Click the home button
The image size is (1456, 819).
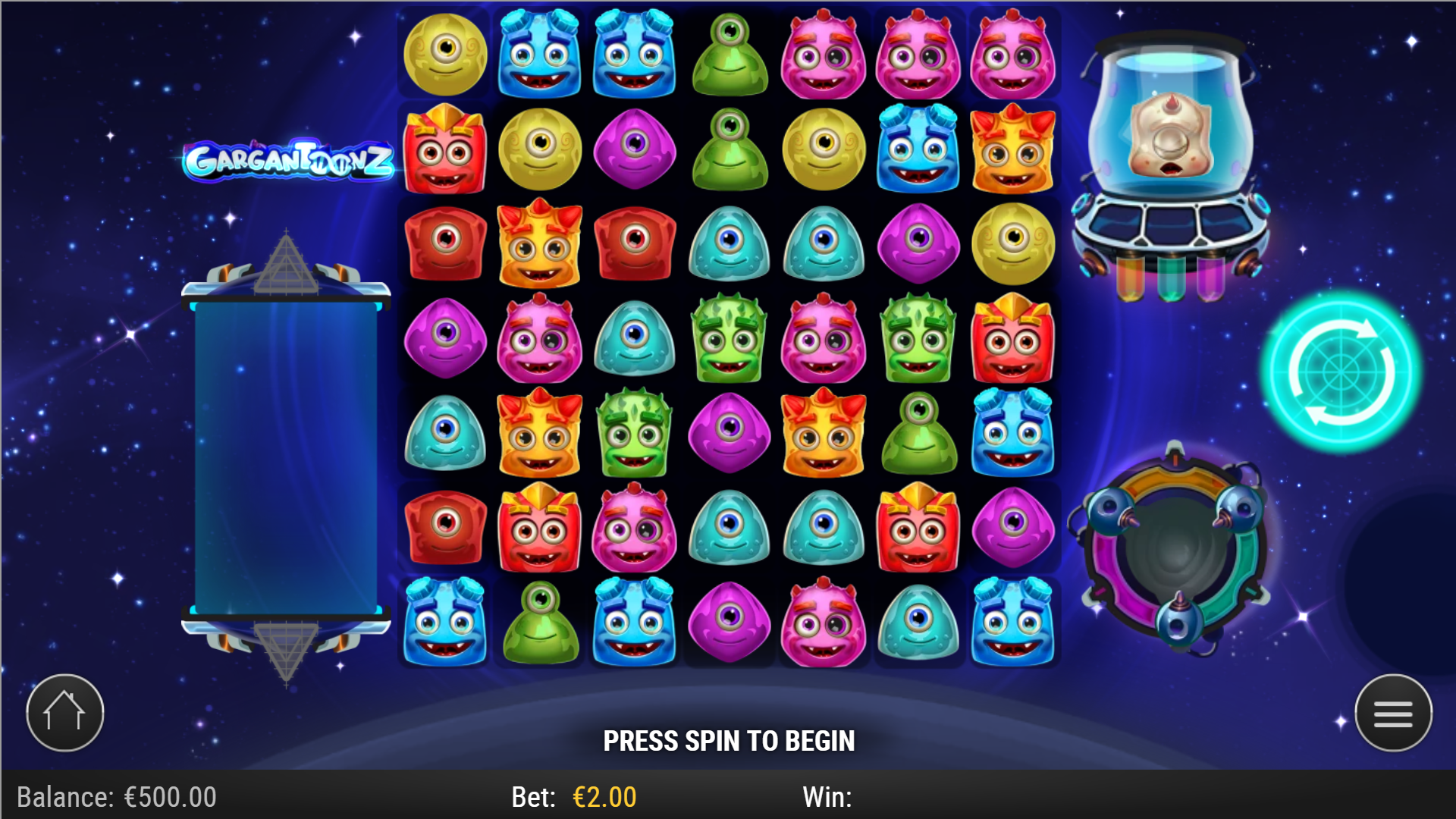[x=64, y=711]
